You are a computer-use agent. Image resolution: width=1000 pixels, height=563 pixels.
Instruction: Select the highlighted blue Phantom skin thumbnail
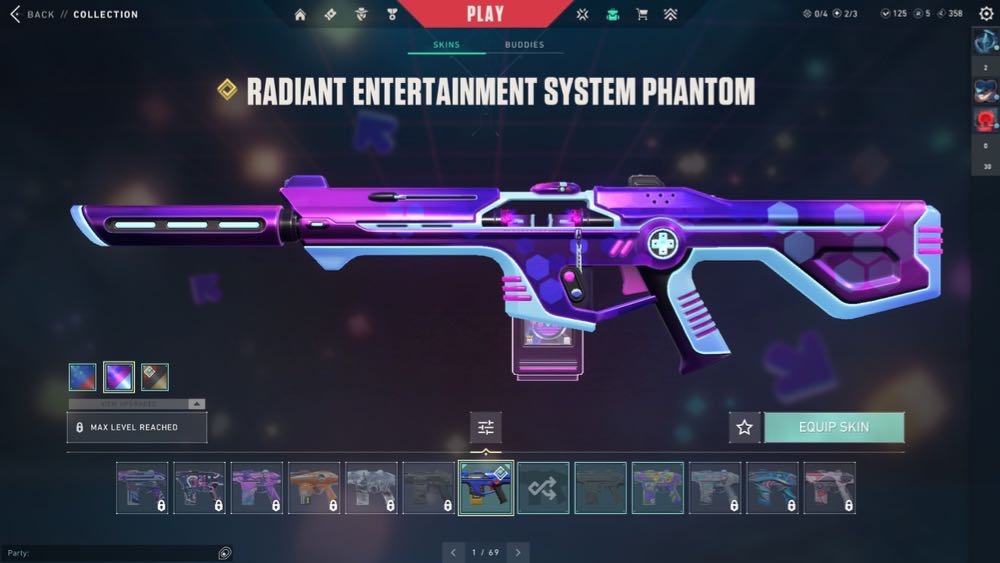[486, 488]
